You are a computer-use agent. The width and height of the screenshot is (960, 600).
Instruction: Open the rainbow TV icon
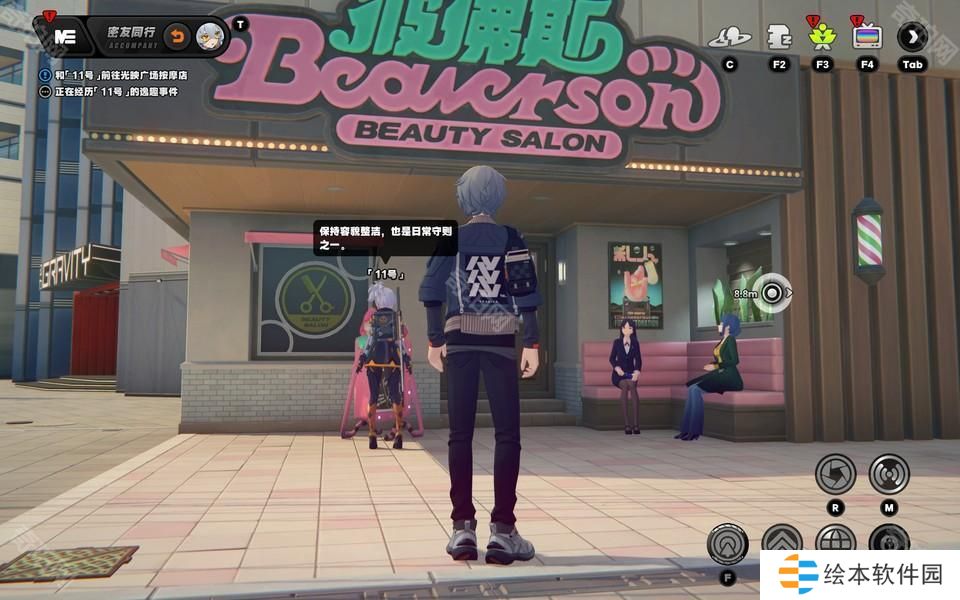pyautogui.click(x=866, y=38)
